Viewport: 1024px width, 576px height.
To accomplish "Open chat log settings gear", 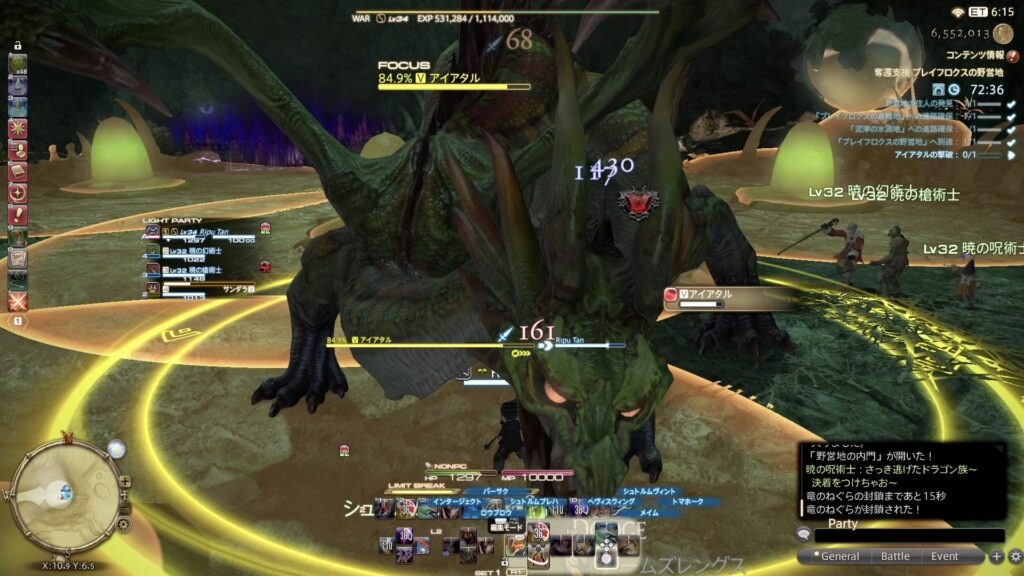I will [1015, 556].
